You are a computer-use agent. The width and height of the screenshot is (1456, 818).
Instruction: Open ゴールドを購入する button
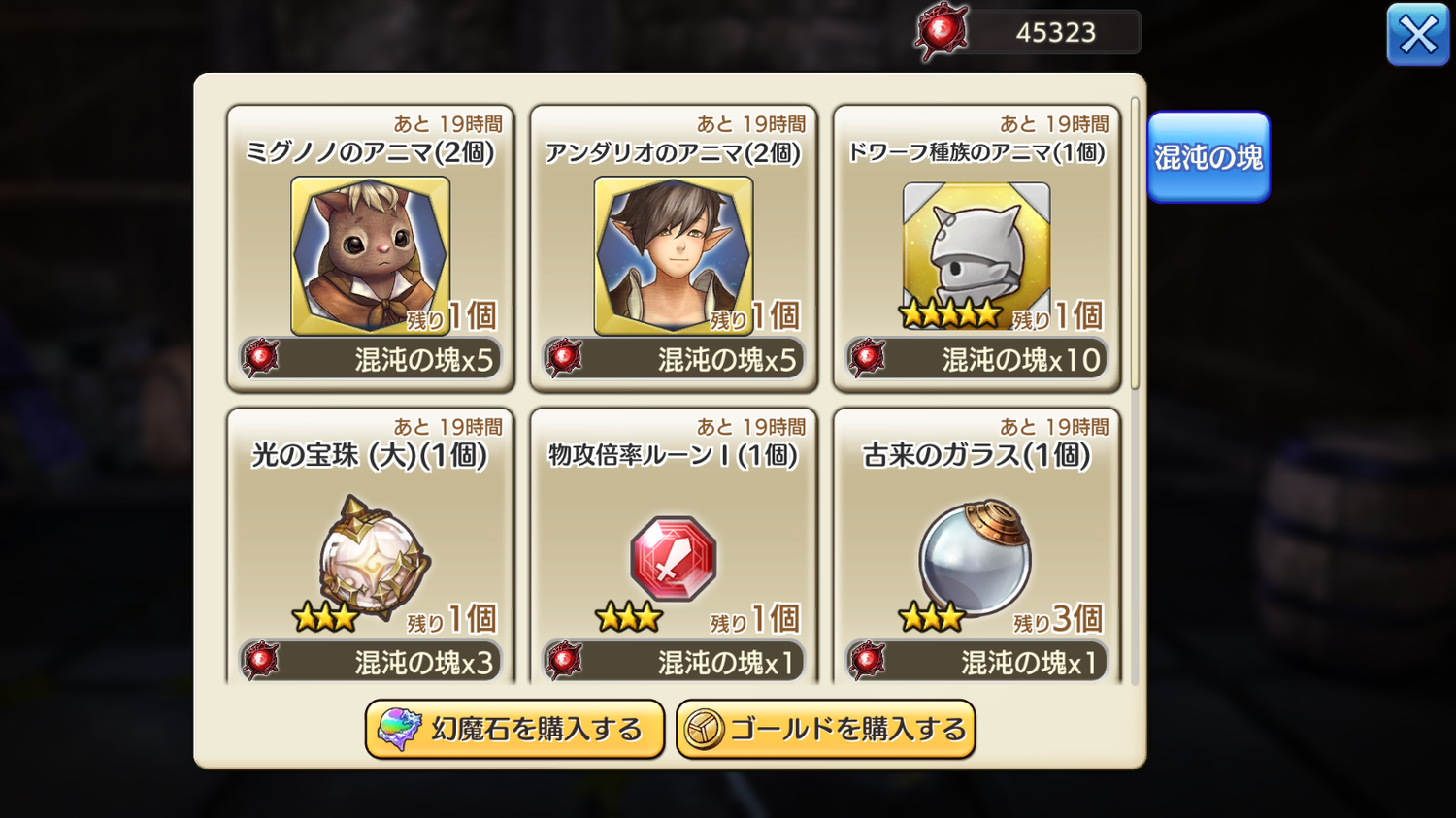tap(825, 729)
